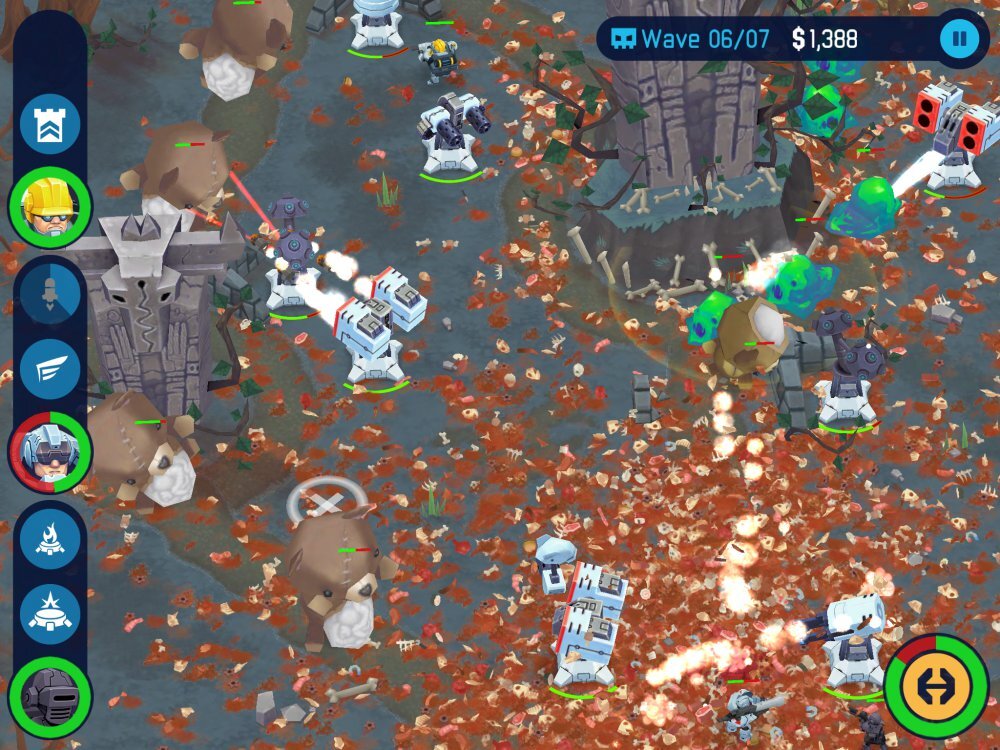Use the winged dash ability
Image resolution: width=1000 pixels, height=750 pixels.
[50, 369]
